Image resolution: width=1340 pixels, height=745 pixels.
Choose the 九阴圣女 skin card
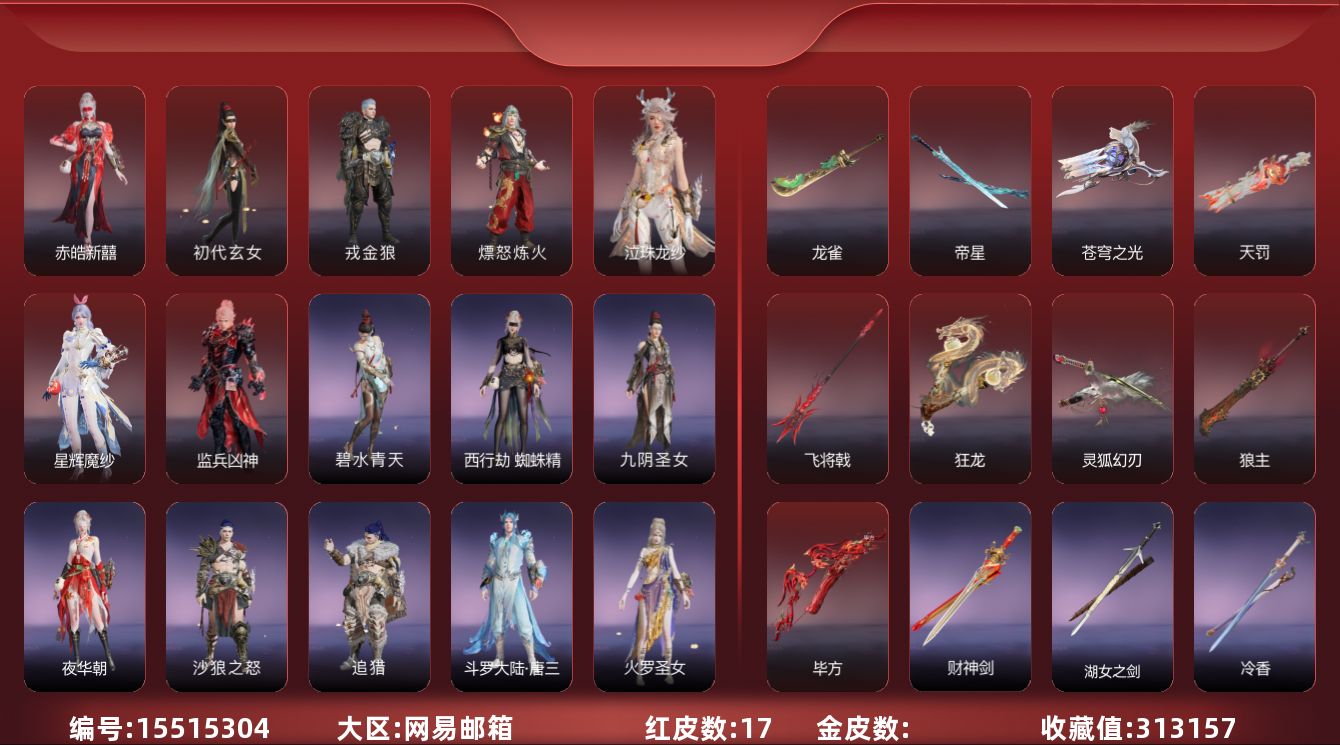654,388
